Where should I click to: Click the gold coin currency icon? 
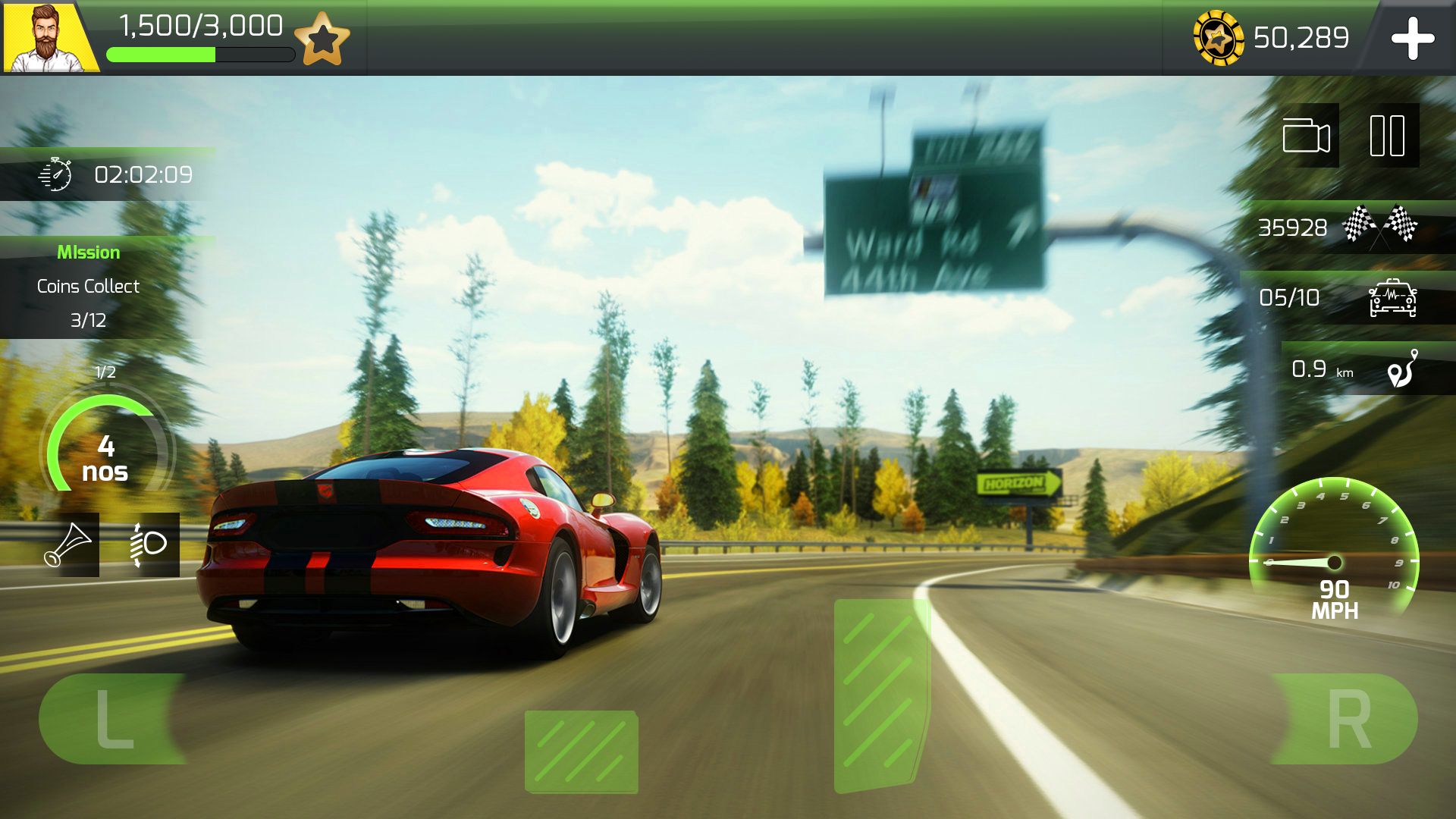pyautogui.click(x=1218, y=38)
